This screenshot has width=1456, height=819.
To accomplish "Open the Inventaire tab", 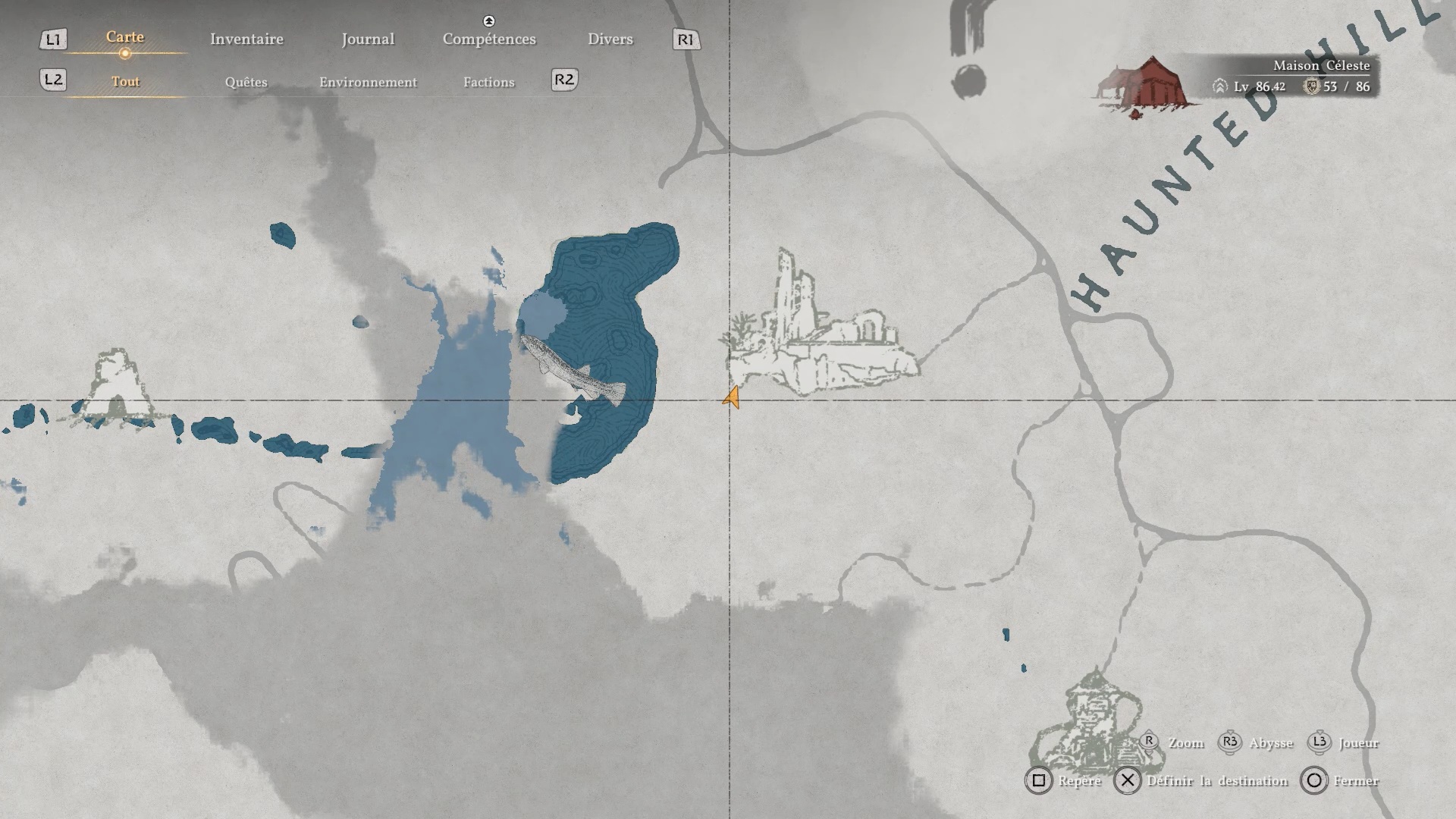I will tap(246, 39).
